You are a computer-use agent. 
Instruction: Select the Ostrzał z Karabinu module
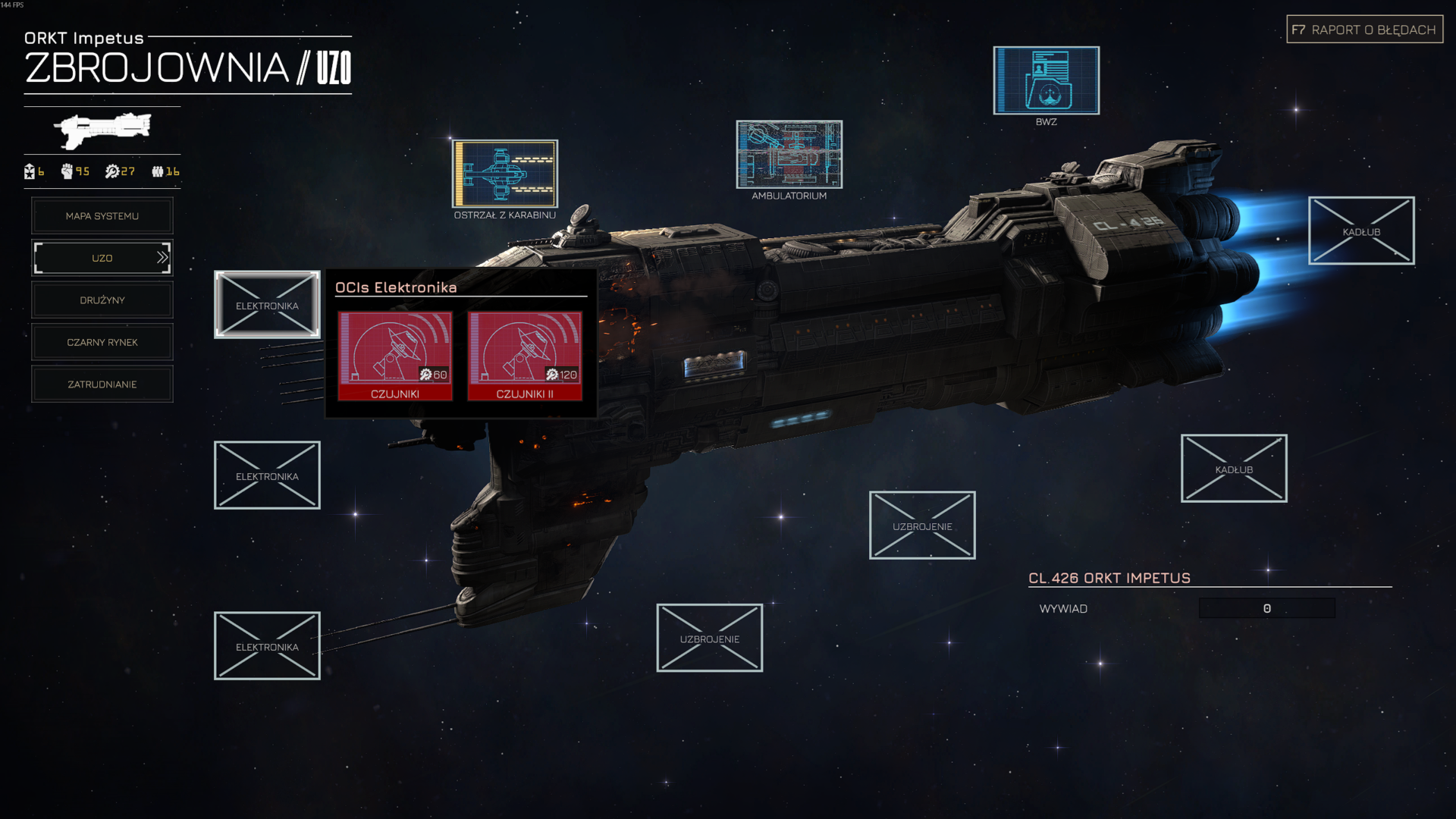[x=505, y=174]
